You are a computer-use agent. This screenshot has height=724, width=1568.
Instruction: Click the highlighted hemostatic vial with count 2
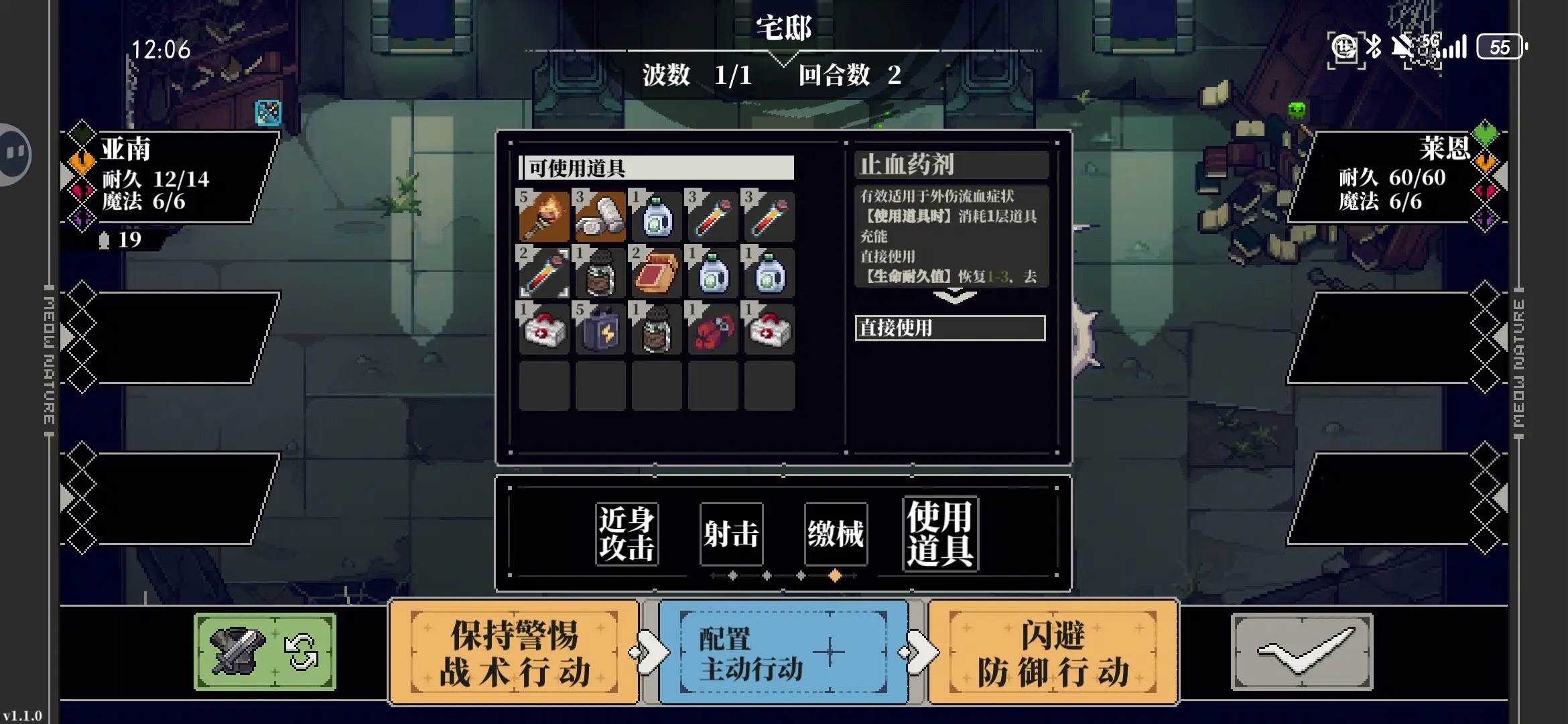click(543, 273)
